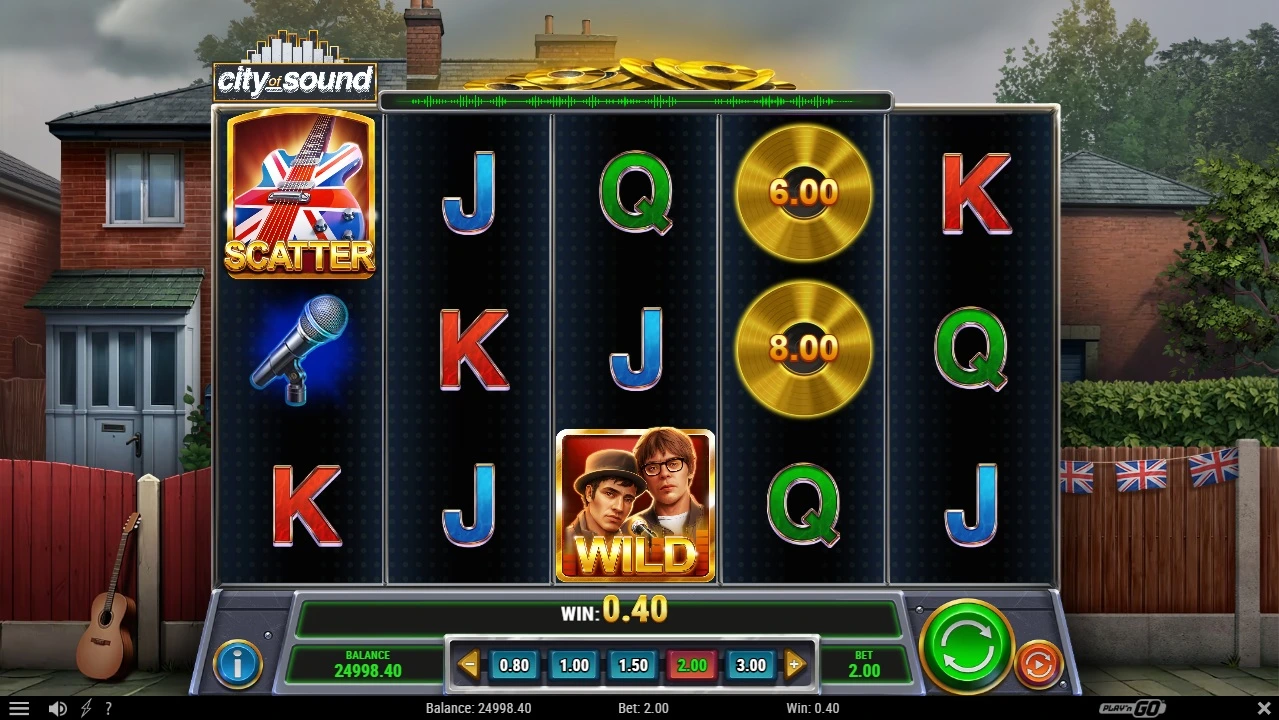Image resolution: width=1279 pixels, height=720 pixels.
Task: Toggle the sound speaker icon
Action: point(58,708)
